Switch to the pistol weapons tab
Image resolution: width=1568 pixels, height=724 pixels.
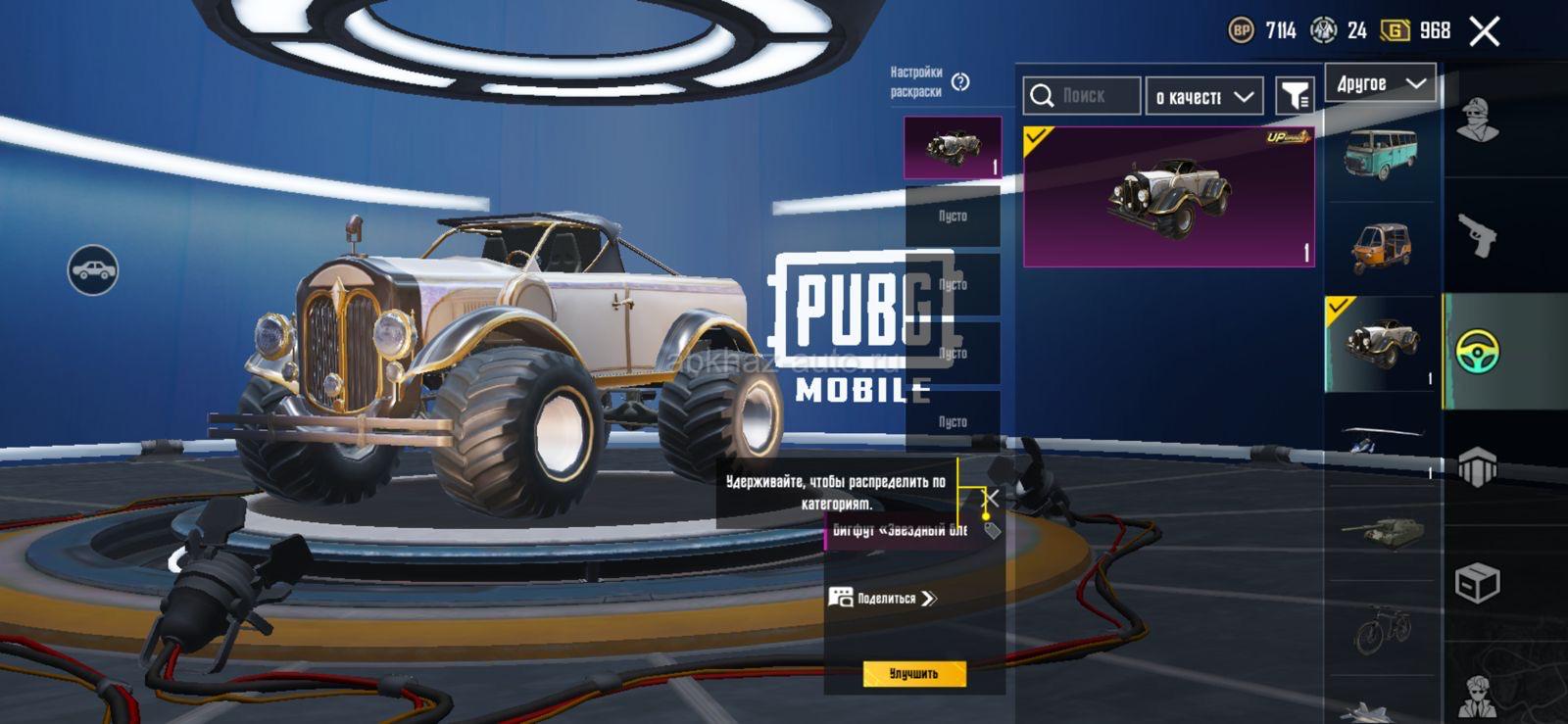pos(1478,235)
